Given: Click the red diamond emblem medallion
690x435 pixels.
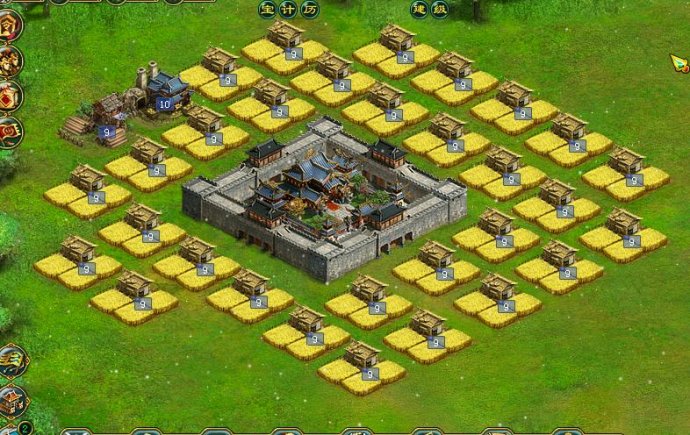Looking at the screenshot, I should pos(8,96).
